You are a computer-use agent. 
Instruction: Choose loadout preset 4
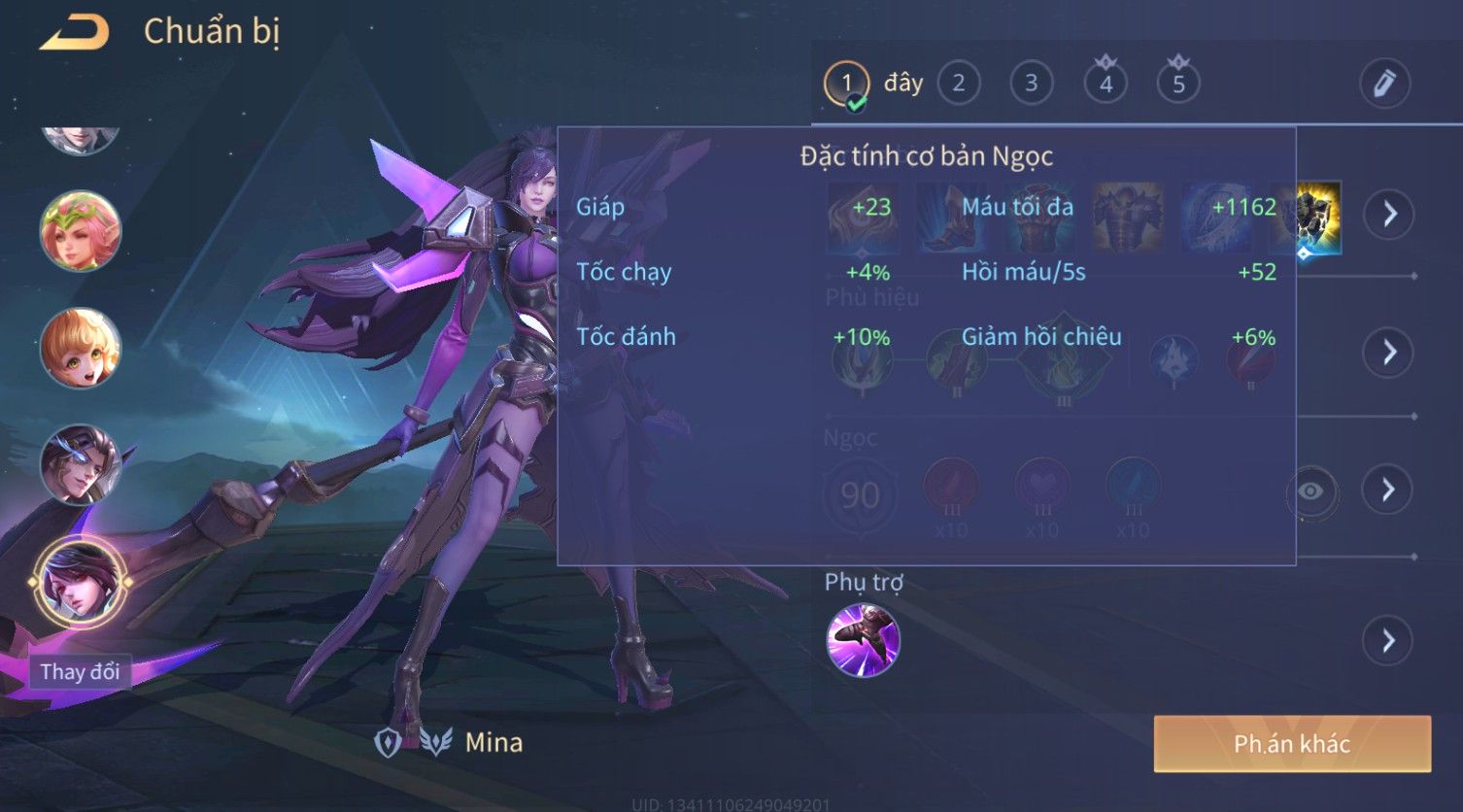[x=1105, y=85]
